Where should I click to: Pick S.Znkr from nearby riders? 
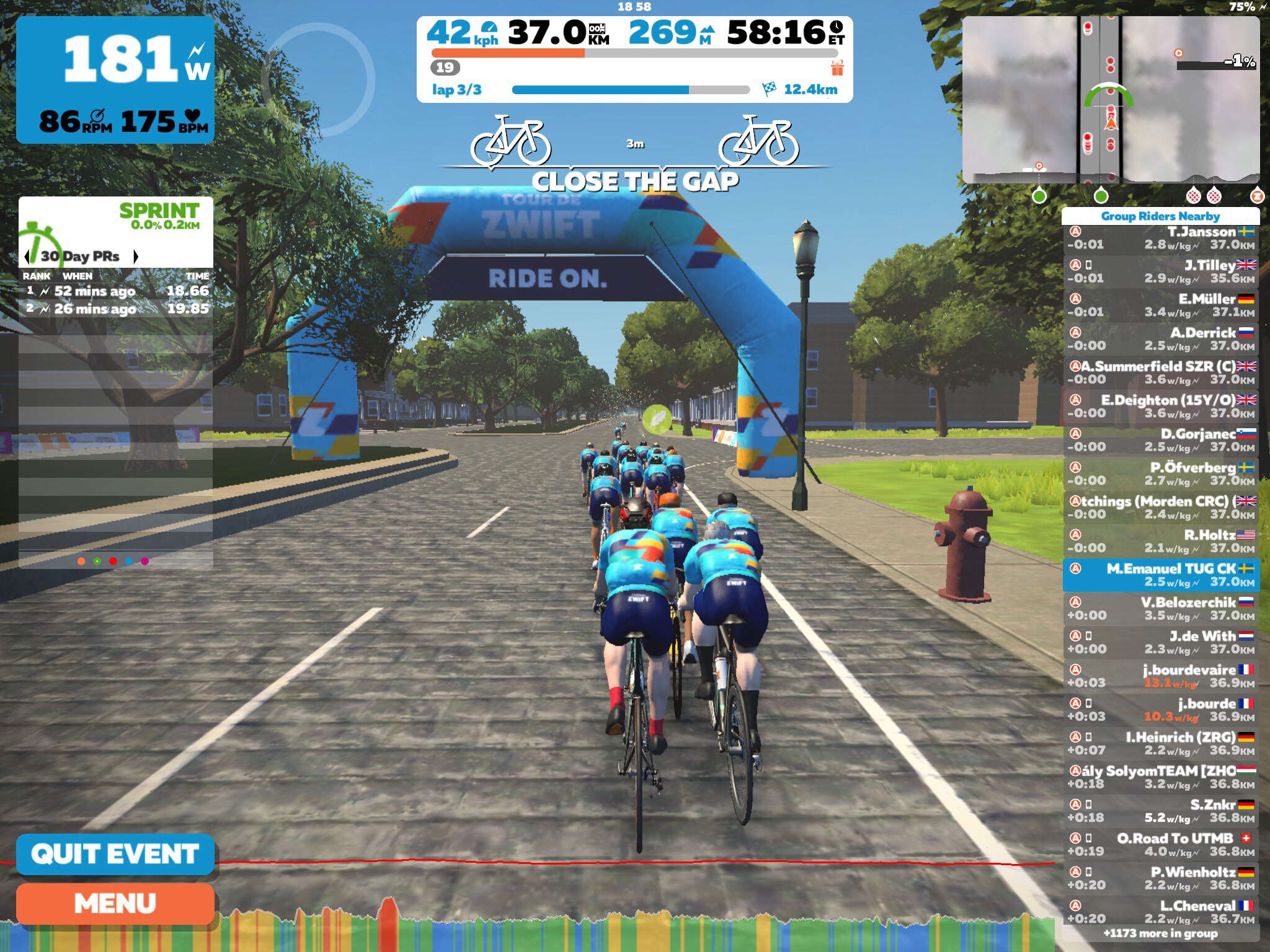click(1160, 811)
